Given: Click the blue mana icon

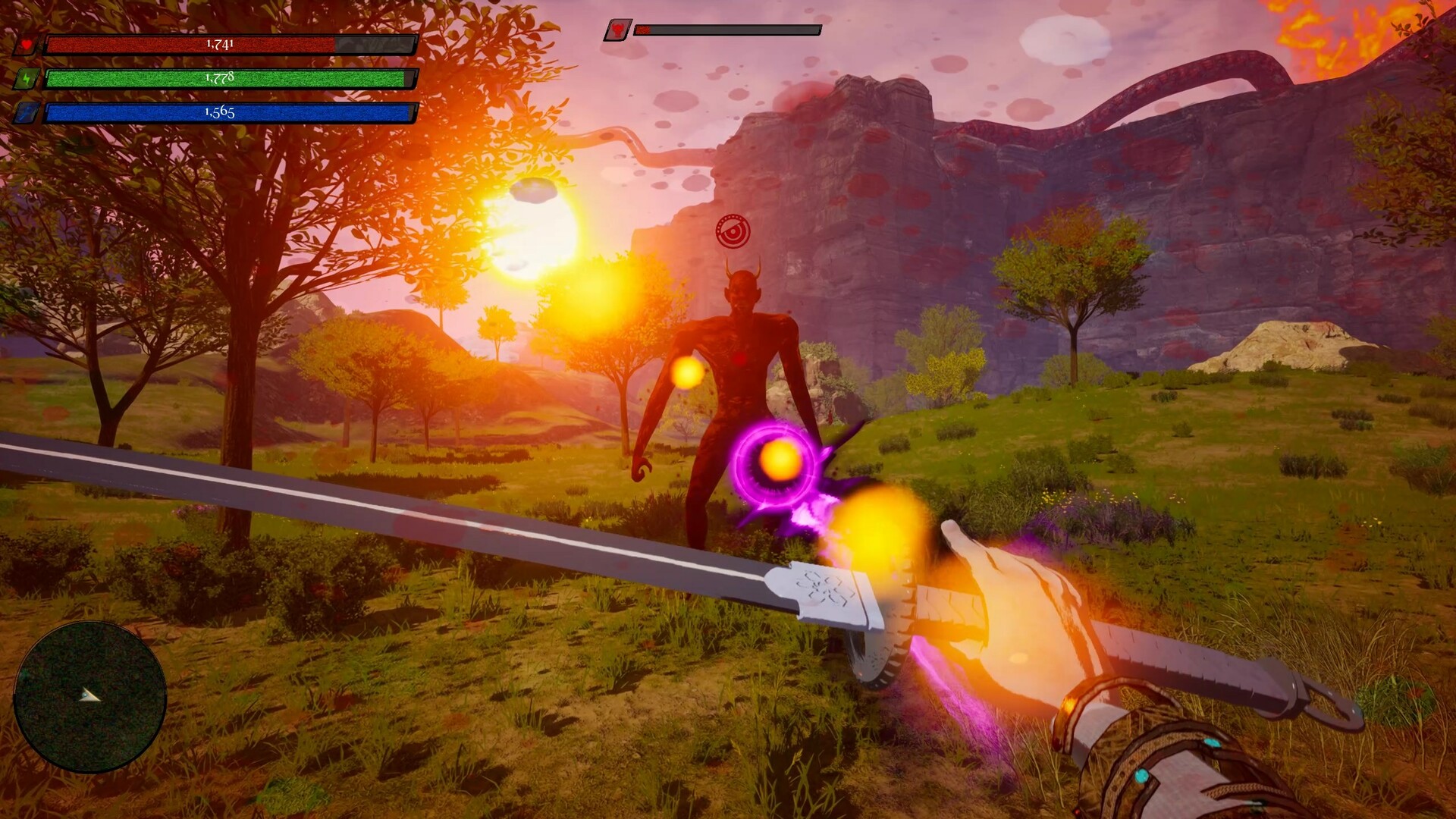Looking at the screenshot, I should pos(27,113).
